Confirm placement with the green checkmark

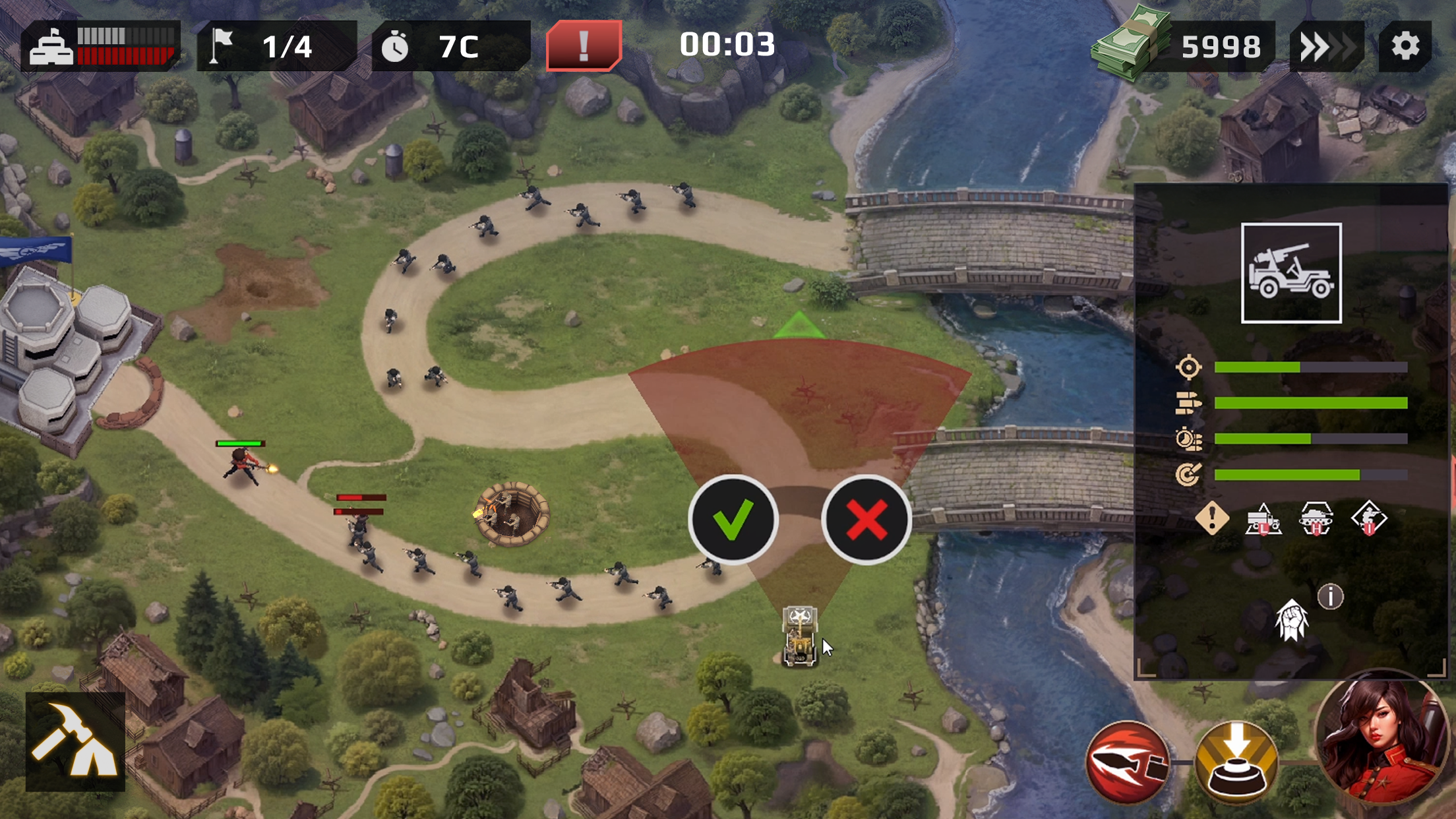click(733, 520)
